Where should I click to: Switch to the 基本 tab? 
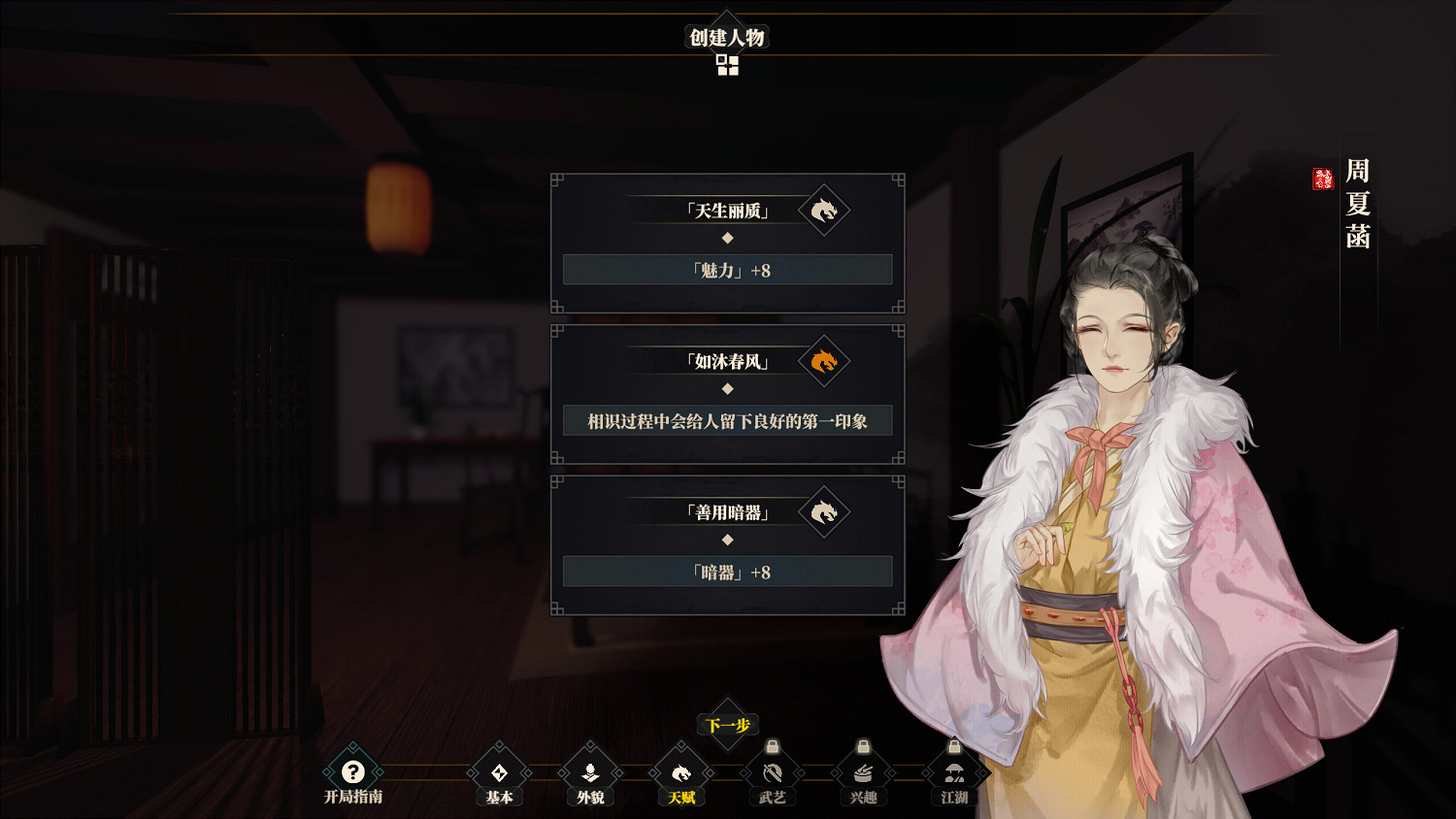click(498, 772)
